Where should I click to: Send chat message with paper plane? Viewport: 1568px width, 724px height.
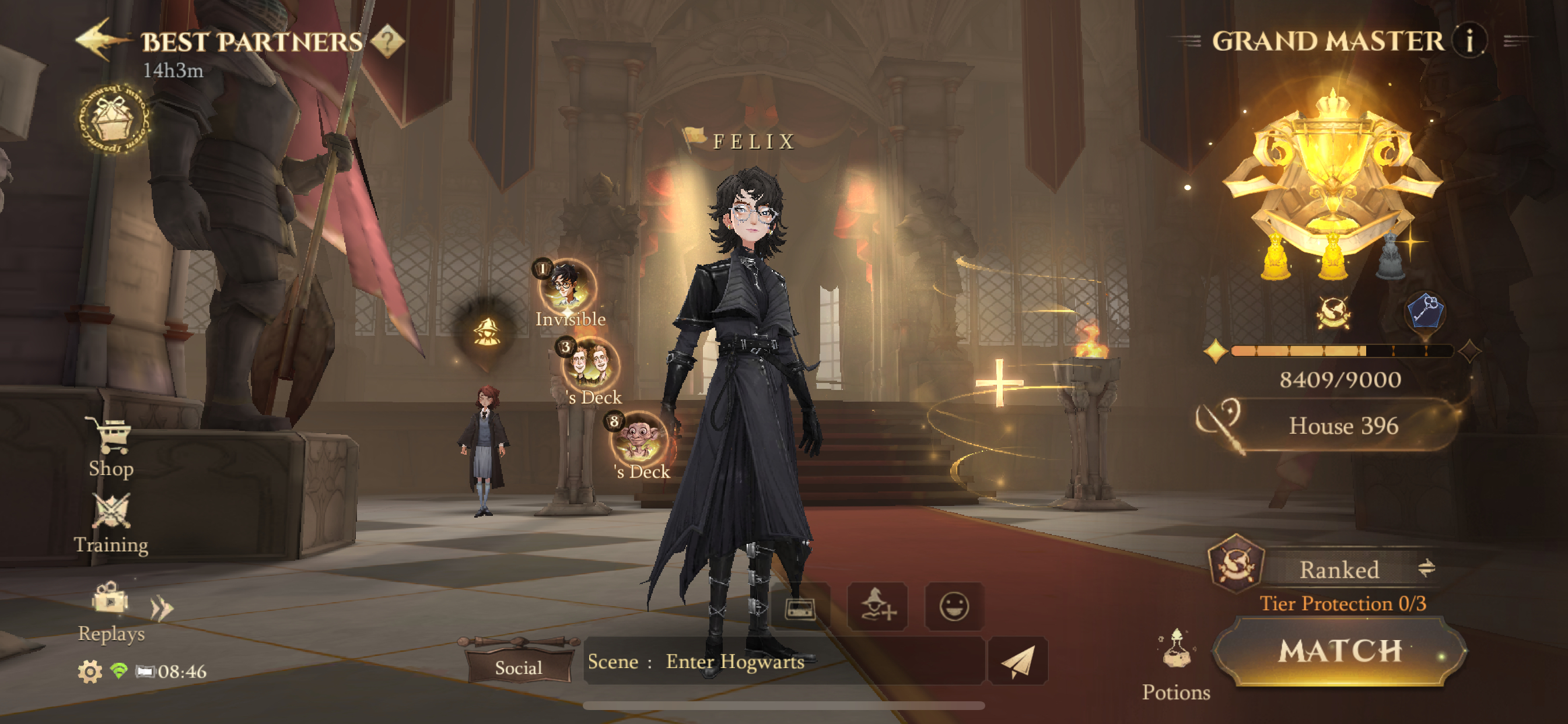point(1017,661)
